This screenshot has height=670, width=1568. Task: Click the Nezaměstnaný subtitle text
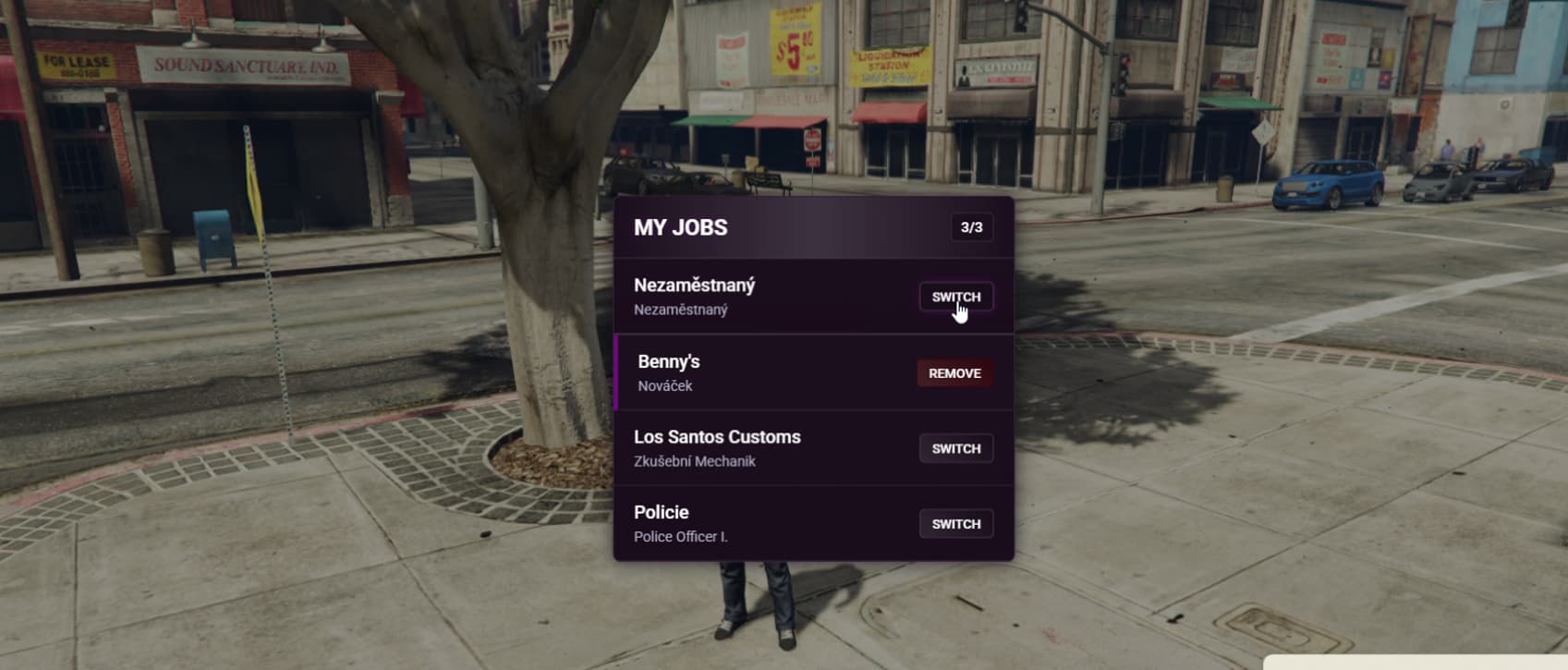(x=680, y=311)
